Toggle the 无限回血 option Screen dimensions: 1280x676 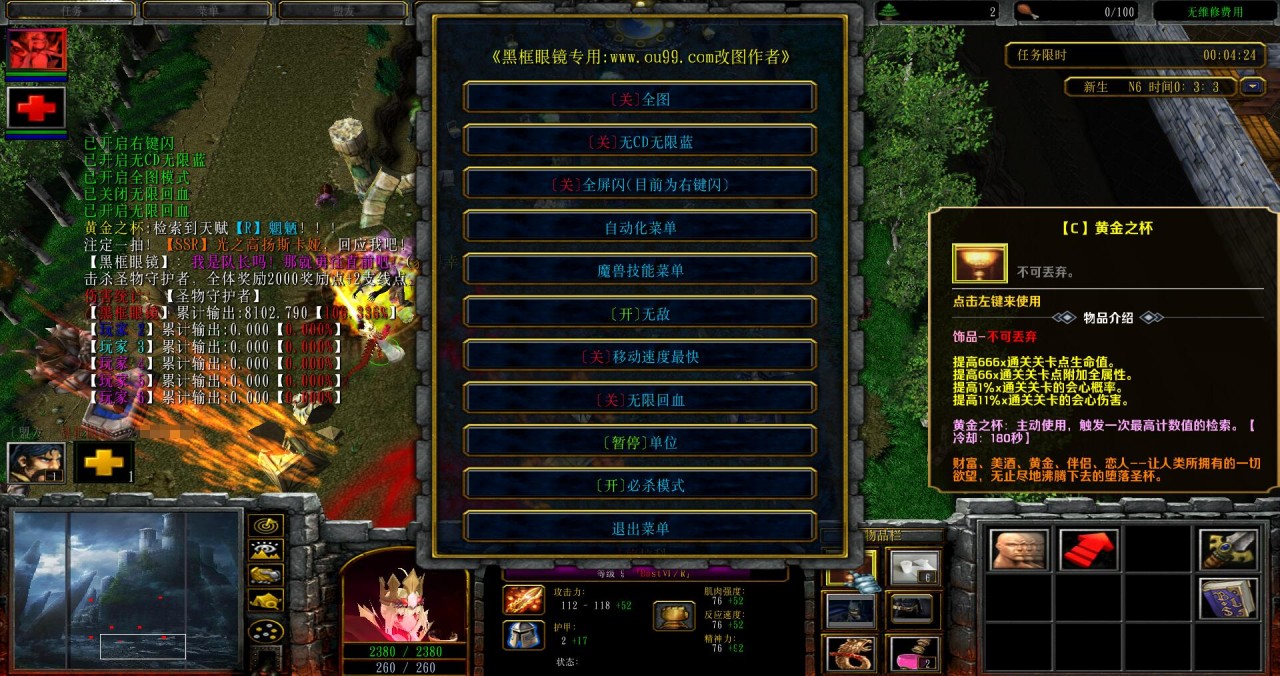(640, 400)
